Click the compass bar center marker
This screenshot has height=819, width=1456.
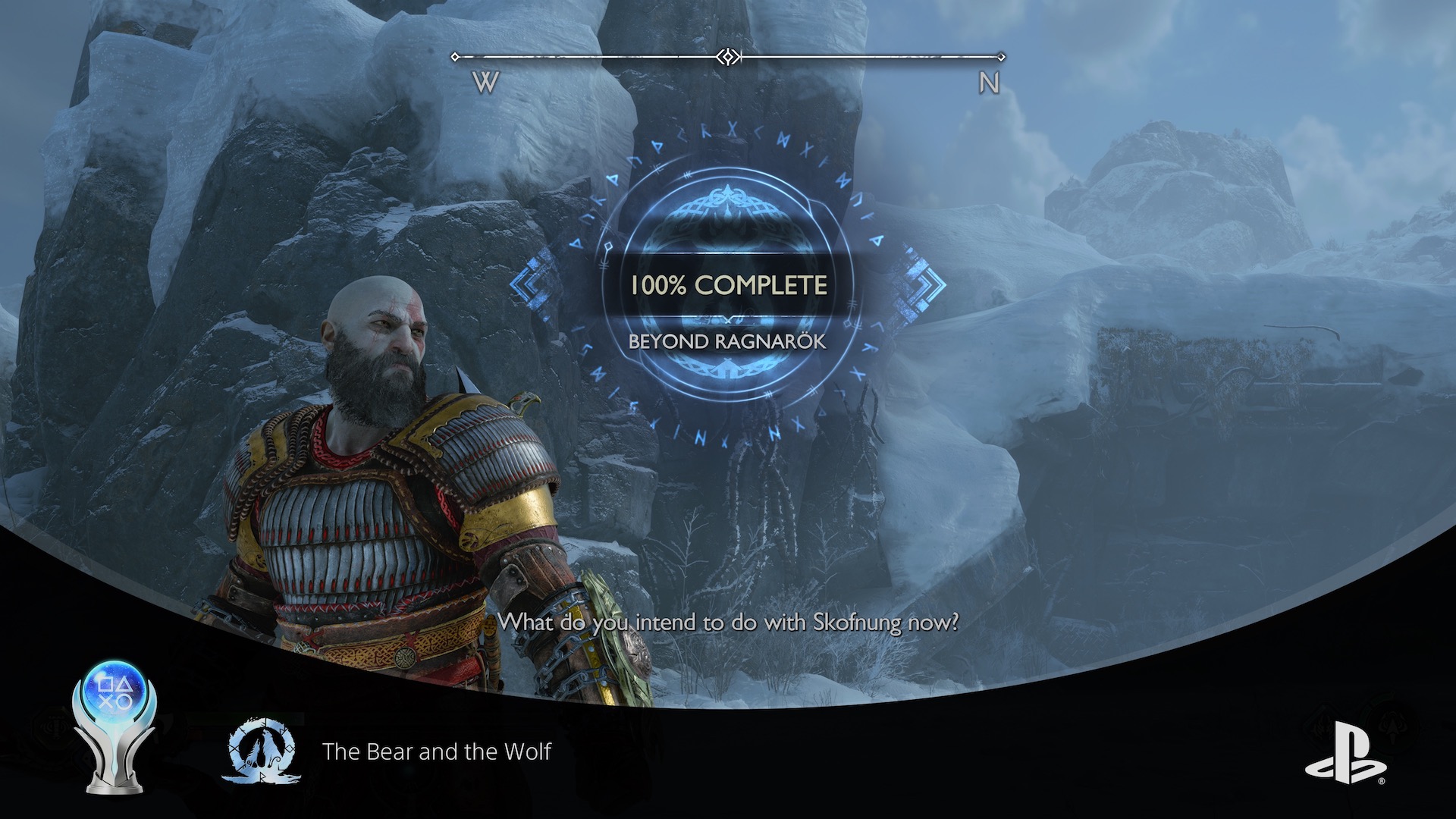pyautogui.click(x=728, y=57)
